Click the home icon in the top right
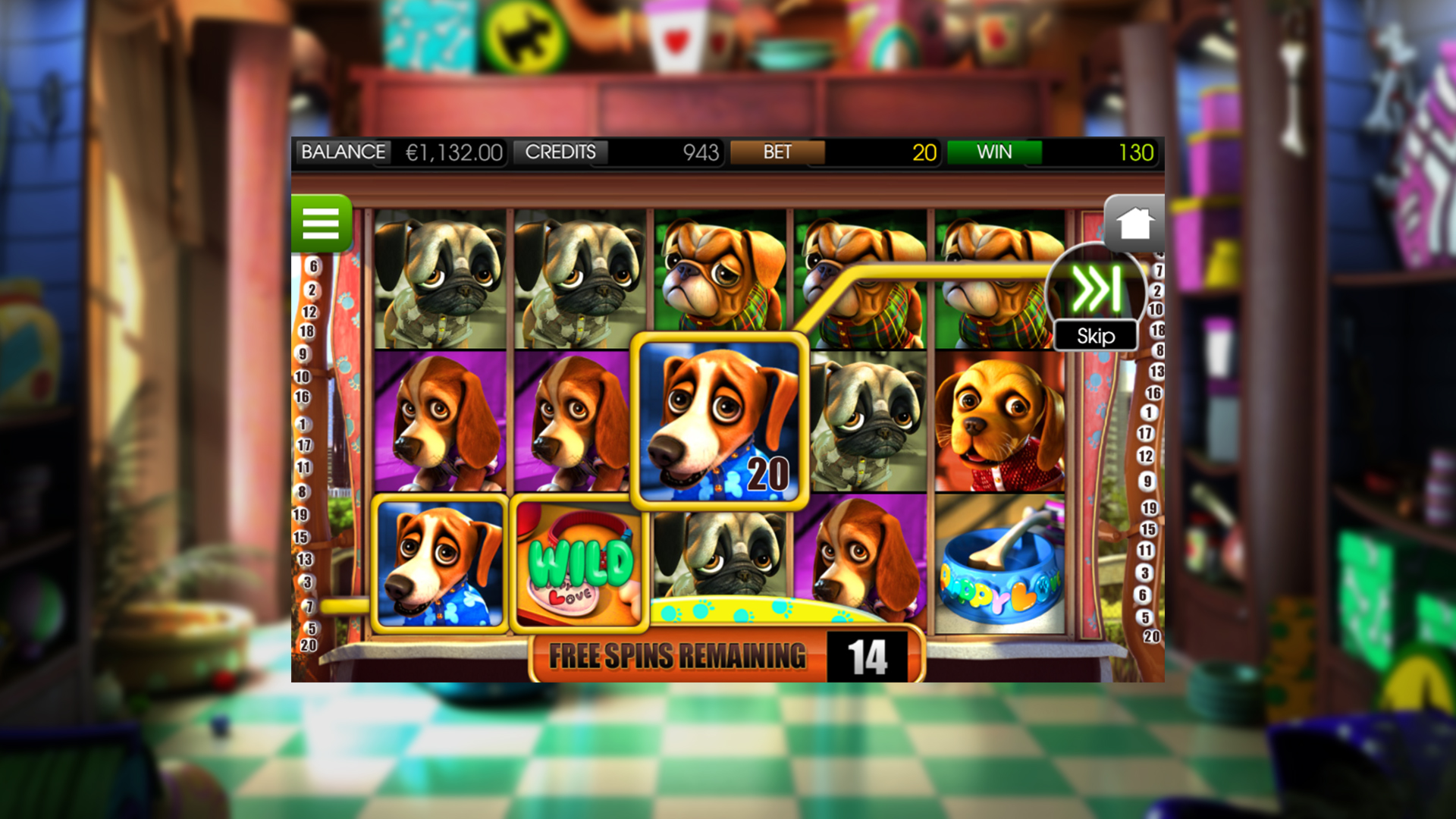This screenshot has height=819, width=1456. click(1133, 222)
